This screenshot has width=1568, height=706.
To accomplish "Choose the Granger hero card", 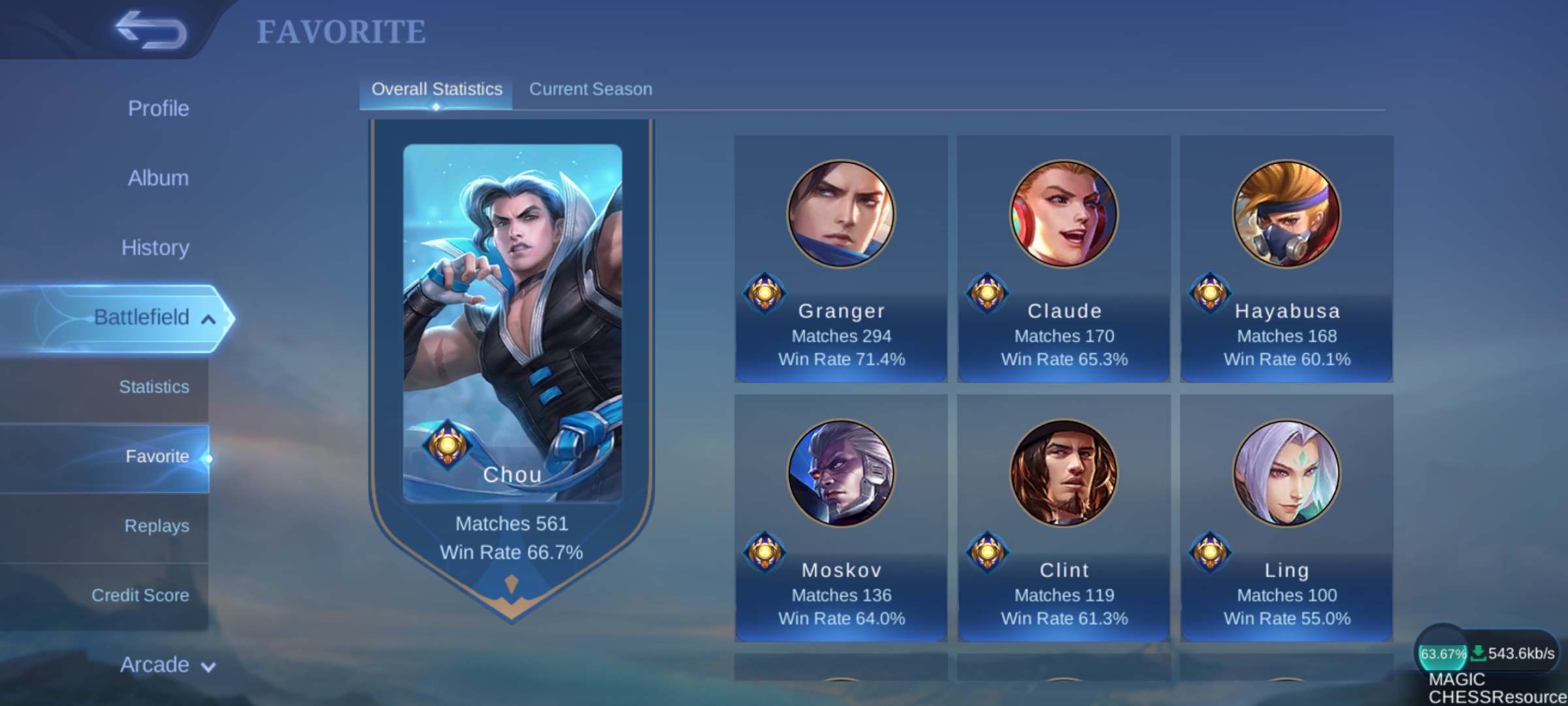I will 841,259.
